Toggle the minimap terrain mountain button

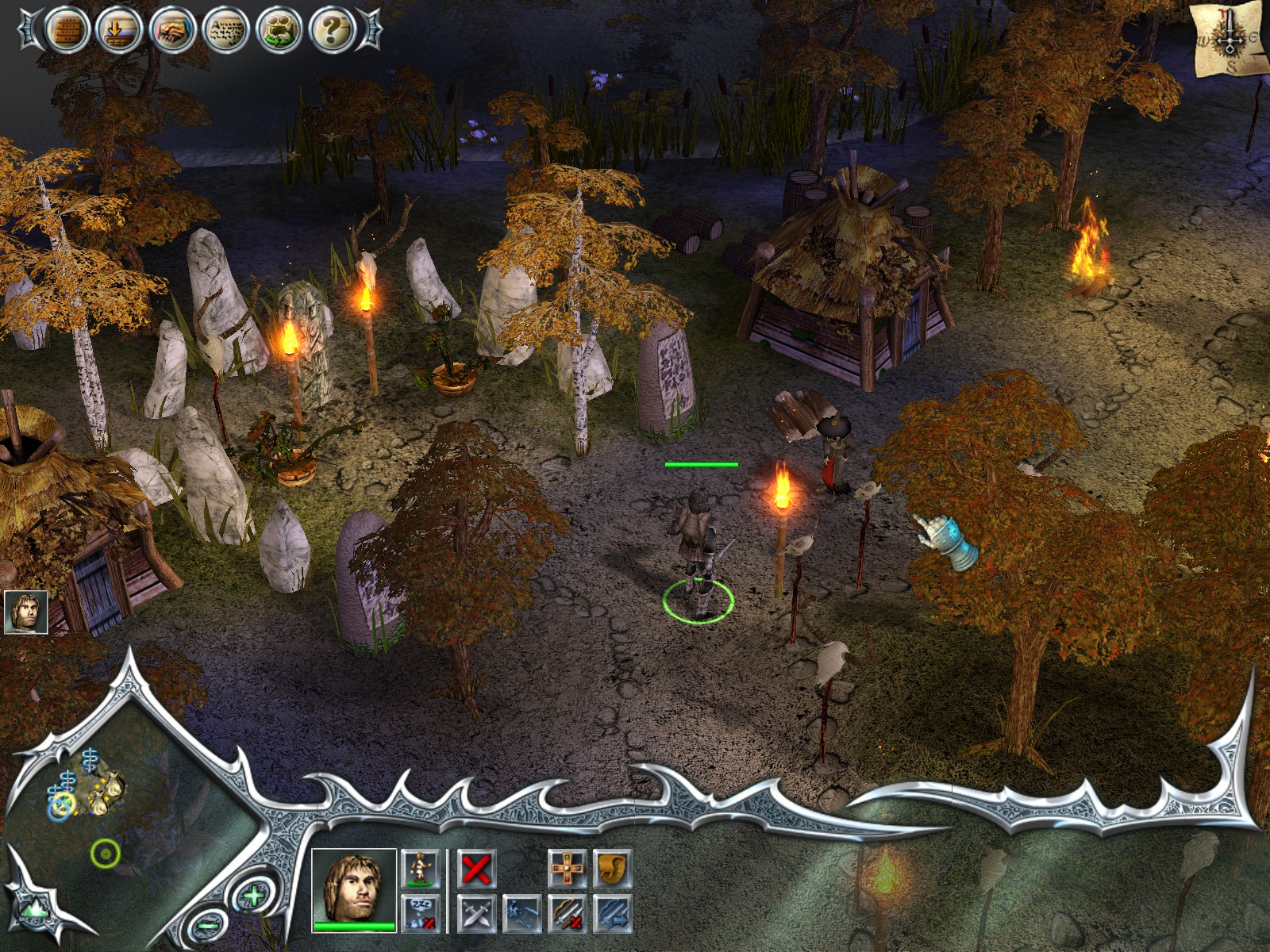pos(33,908)
